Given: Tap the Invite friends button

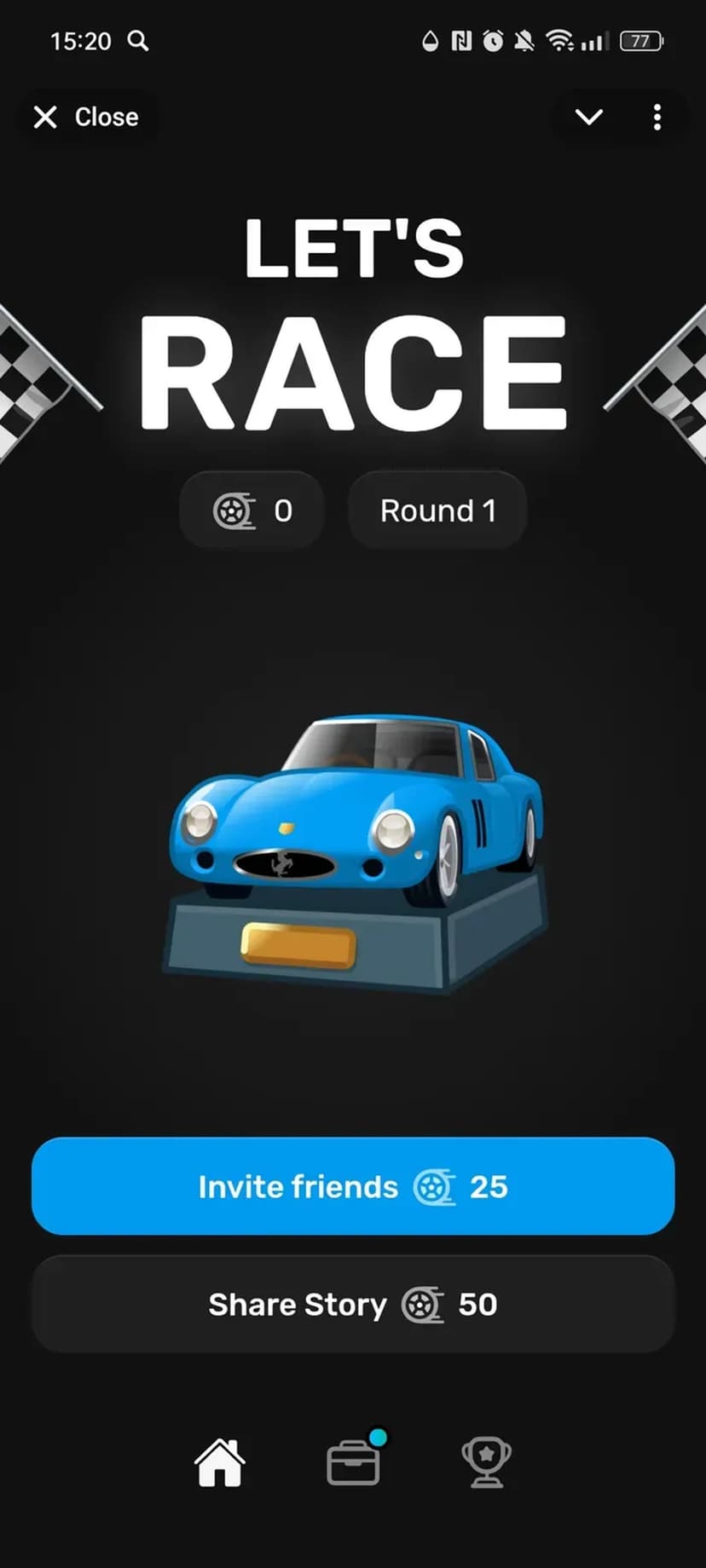Looking at the screenshot, I should pos(353,1185).
